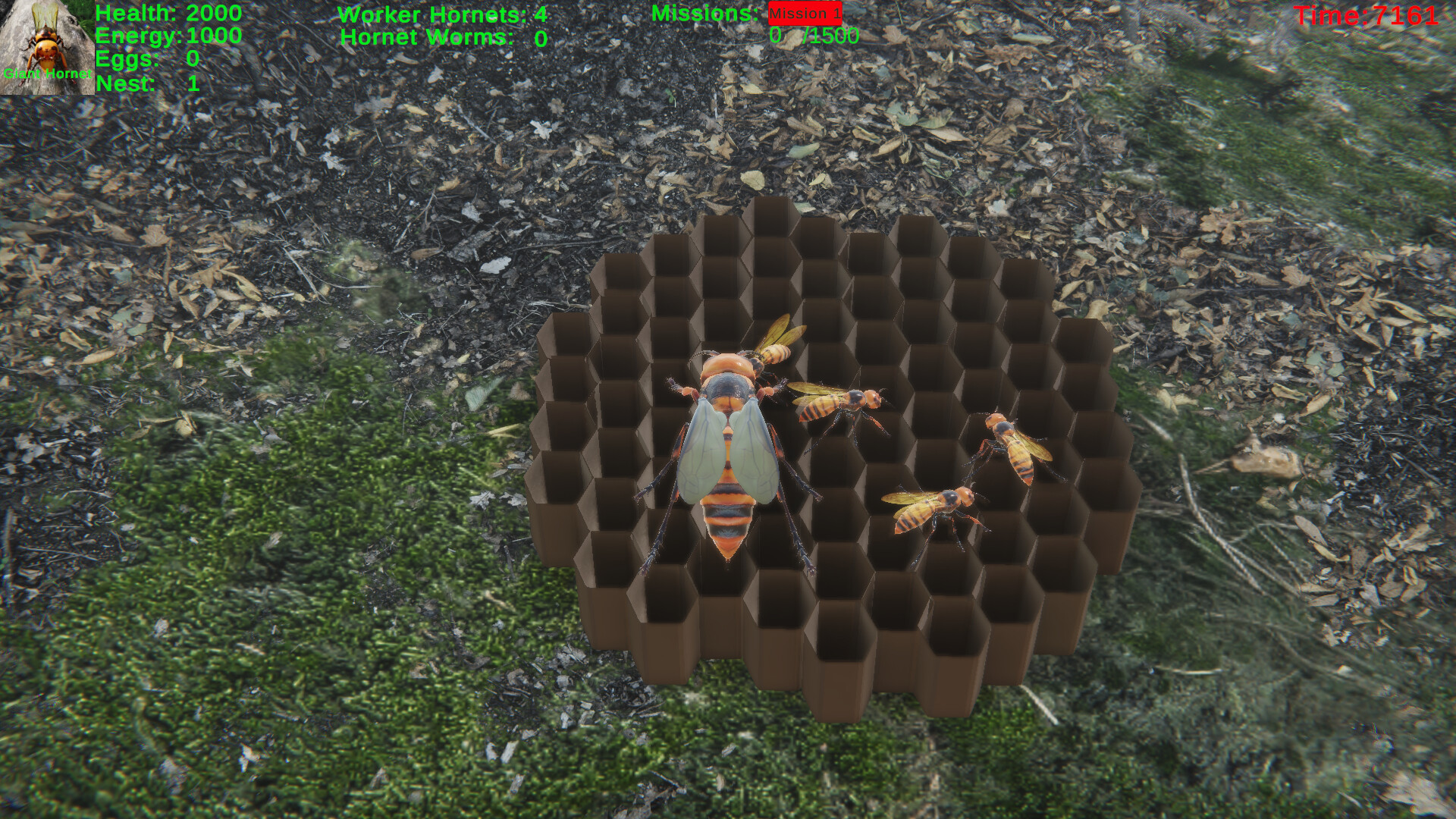Open the Time display details
The image size is (1456, 819).
click(x=1365, y=14)
